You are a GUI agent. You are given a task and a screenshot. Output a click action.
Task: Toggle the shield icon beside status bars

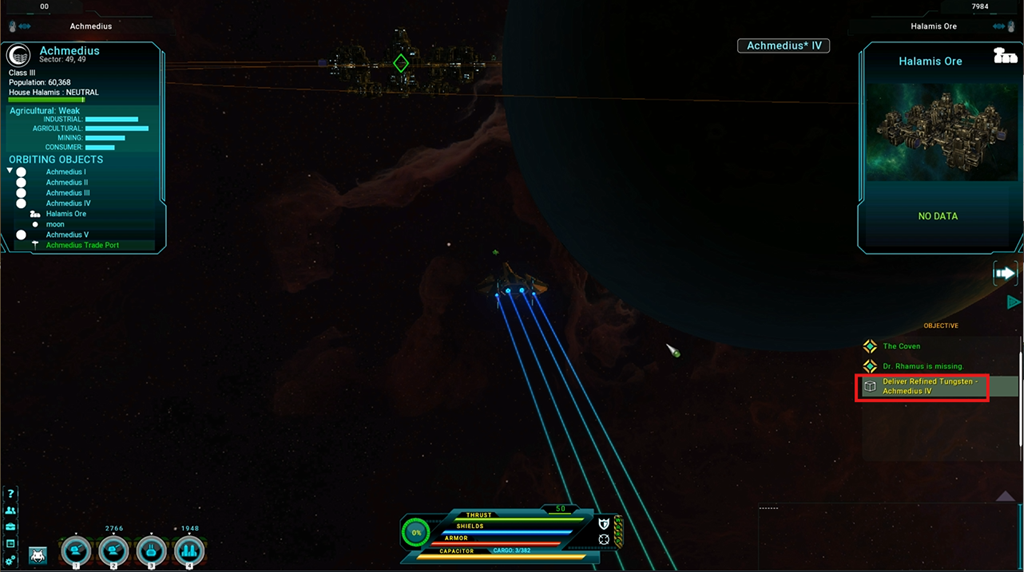tap(604, 523)
